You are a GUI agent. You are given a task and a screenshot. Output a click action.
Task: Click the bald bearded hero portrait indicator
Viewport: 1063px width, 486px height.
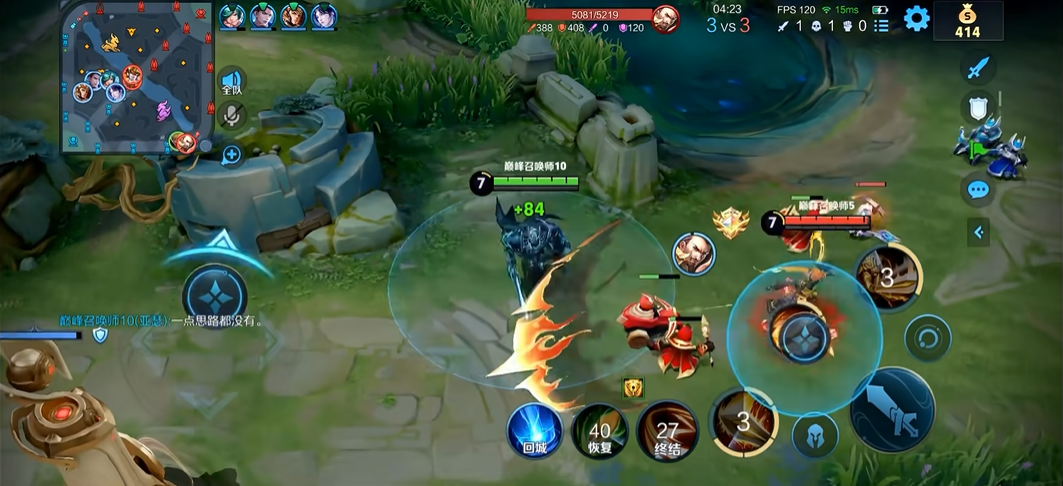[693, 254]
